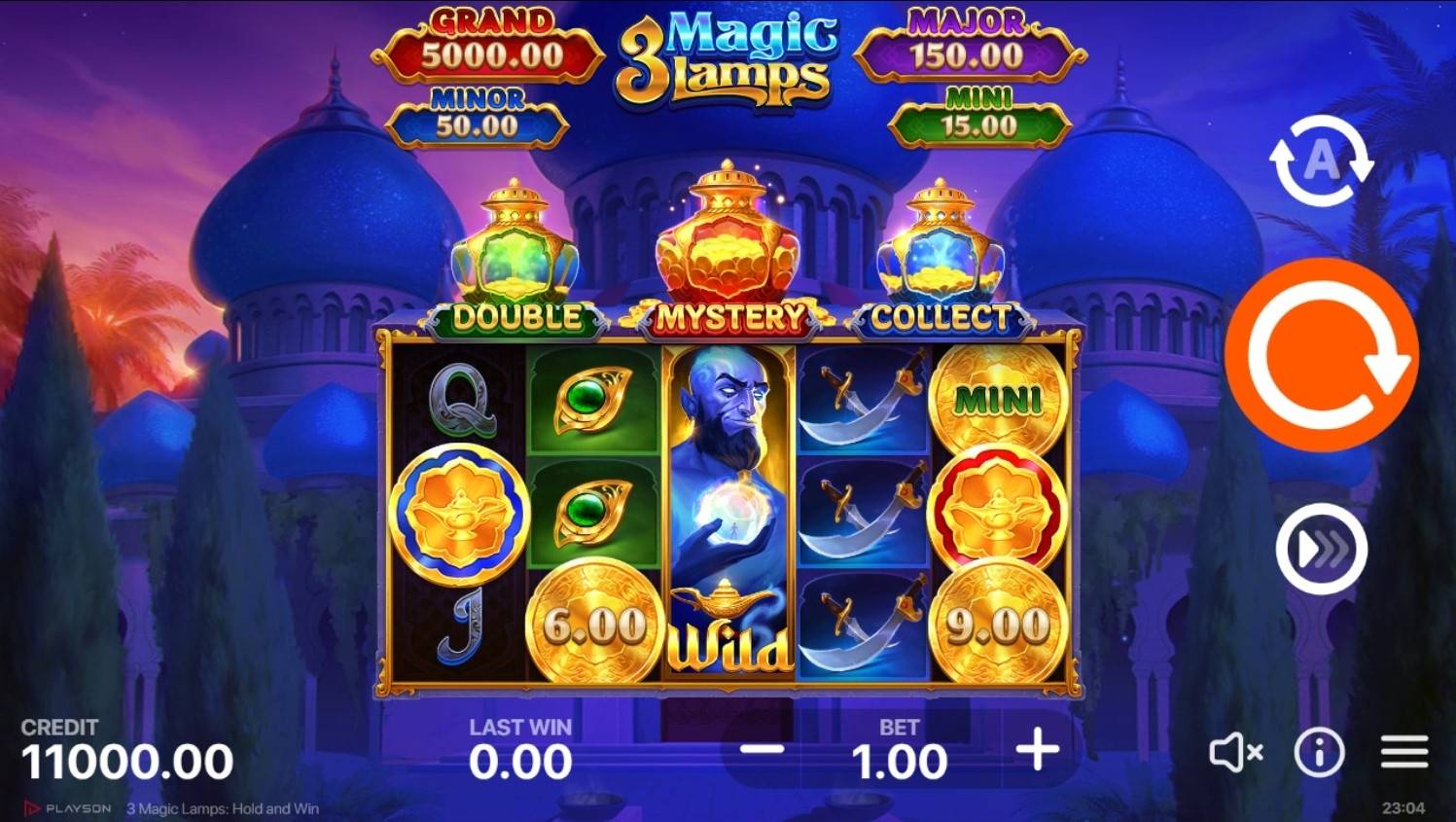Activate Turbo spin double-arrow icon

click(1320, 548)
